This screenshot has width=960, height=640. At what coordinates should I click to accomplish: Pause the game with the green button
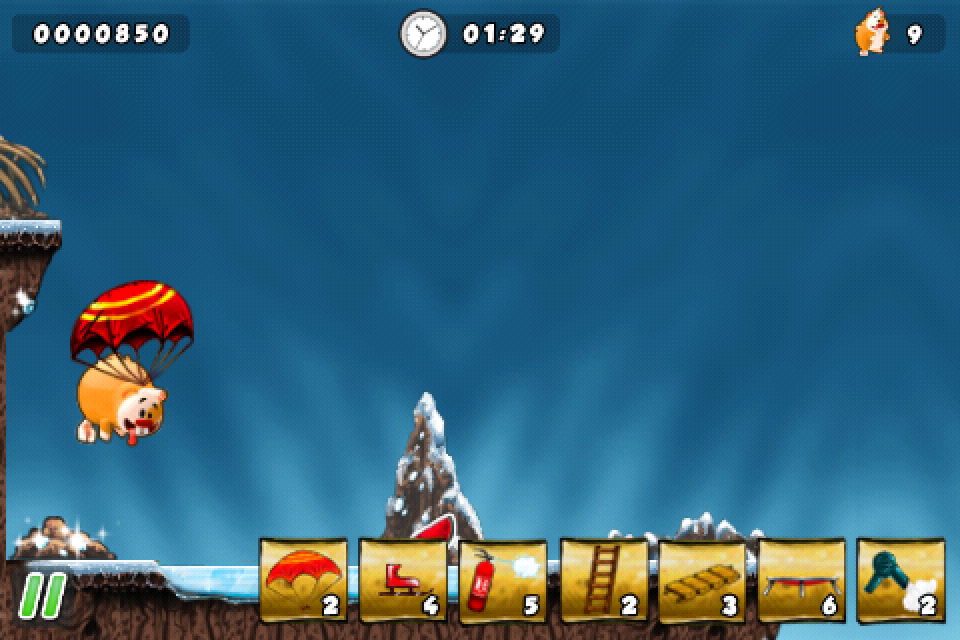pos(42,595)
